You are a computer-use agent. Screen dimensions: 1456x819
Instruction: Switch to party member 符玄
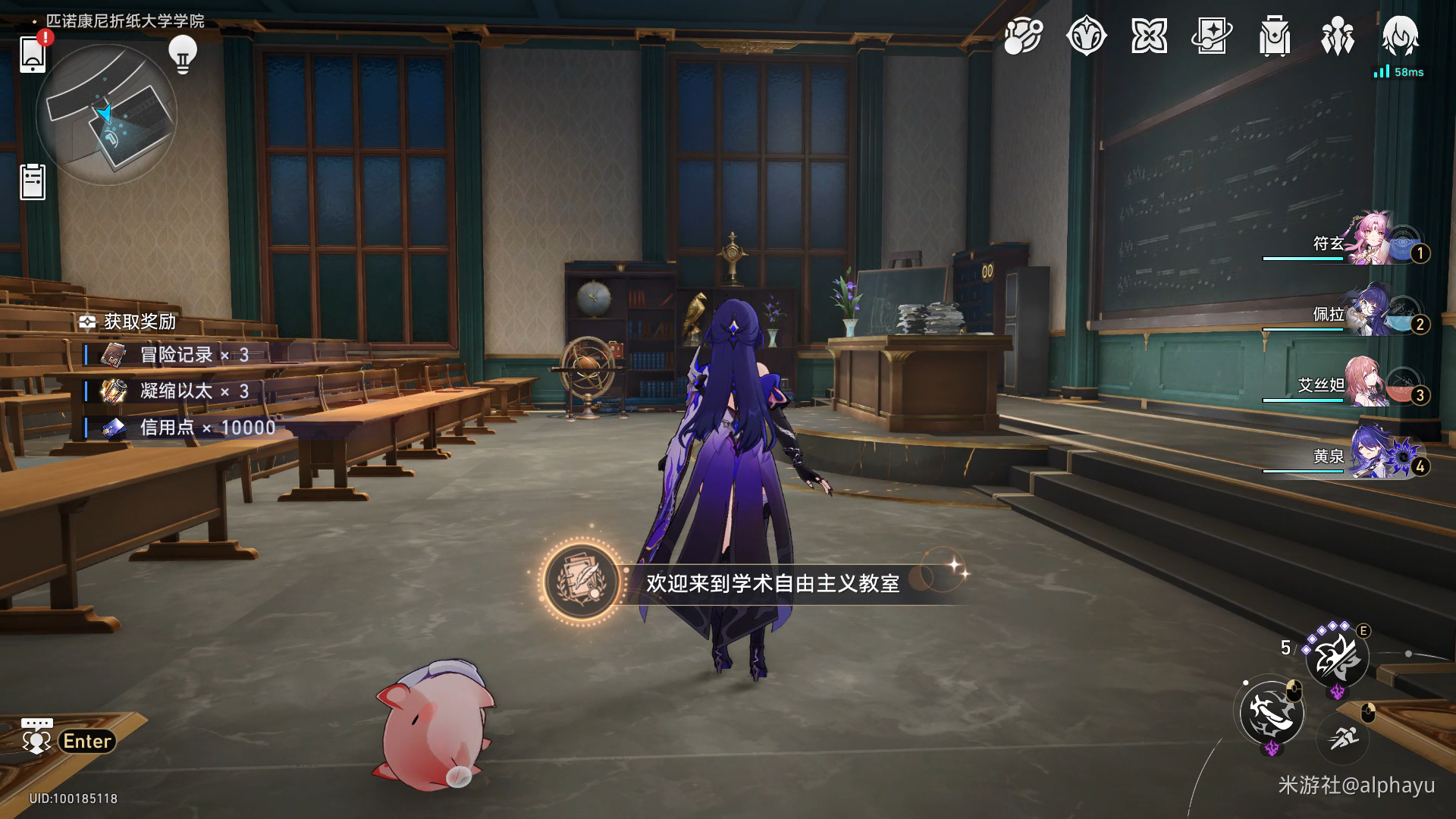1370,240
